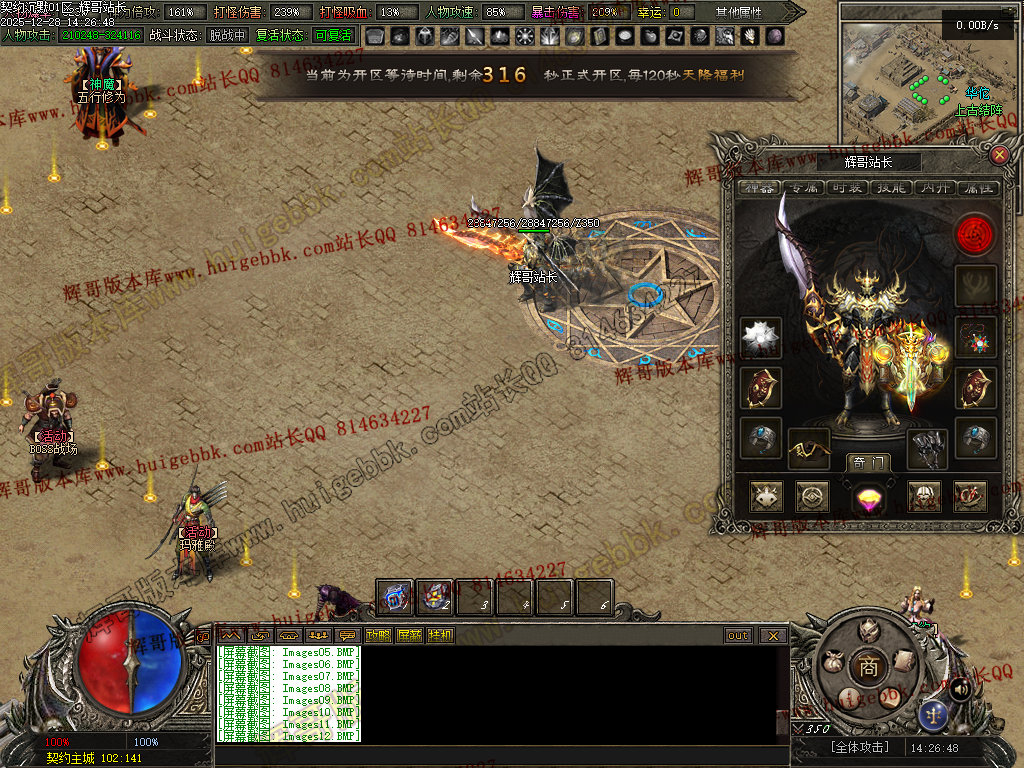Viewport: 1024px width, 768px height.
Task: Open the 其他属性 panel
Action: (738, 12)
